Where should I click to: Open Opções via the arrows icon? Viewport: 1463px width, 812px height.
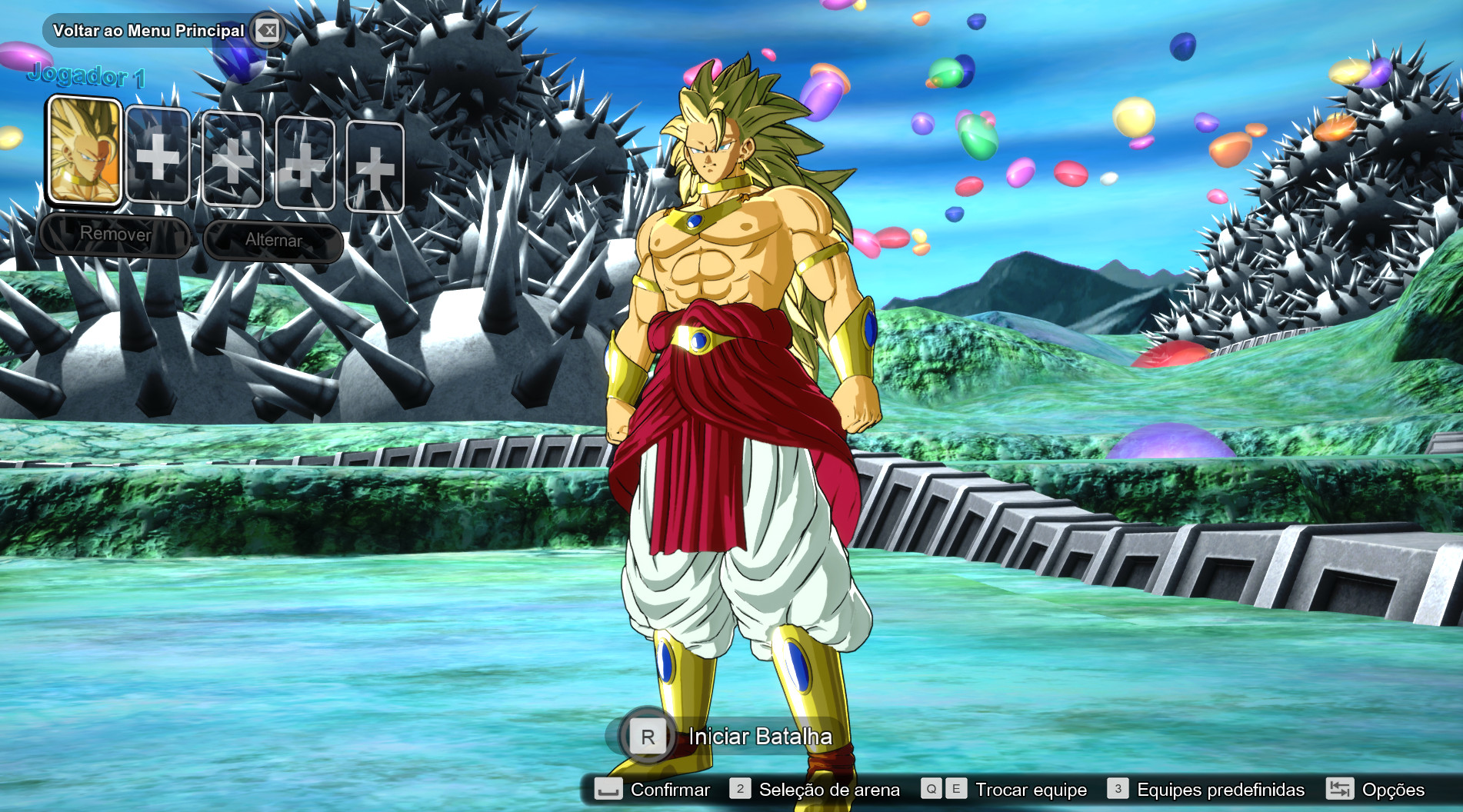1338,789
